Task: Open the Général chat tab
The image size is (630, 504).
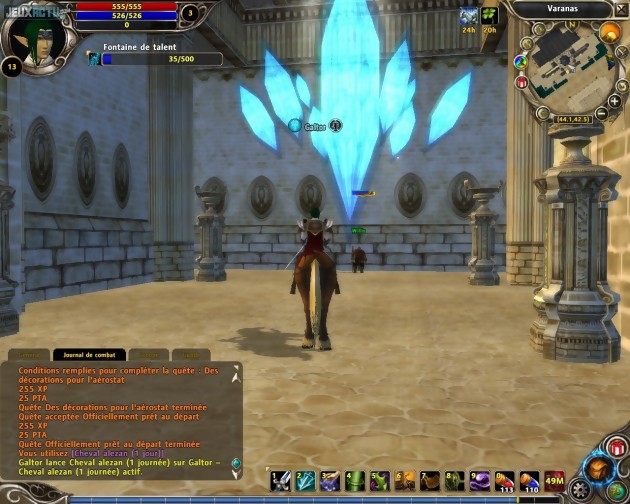Action: coord(28,354)
